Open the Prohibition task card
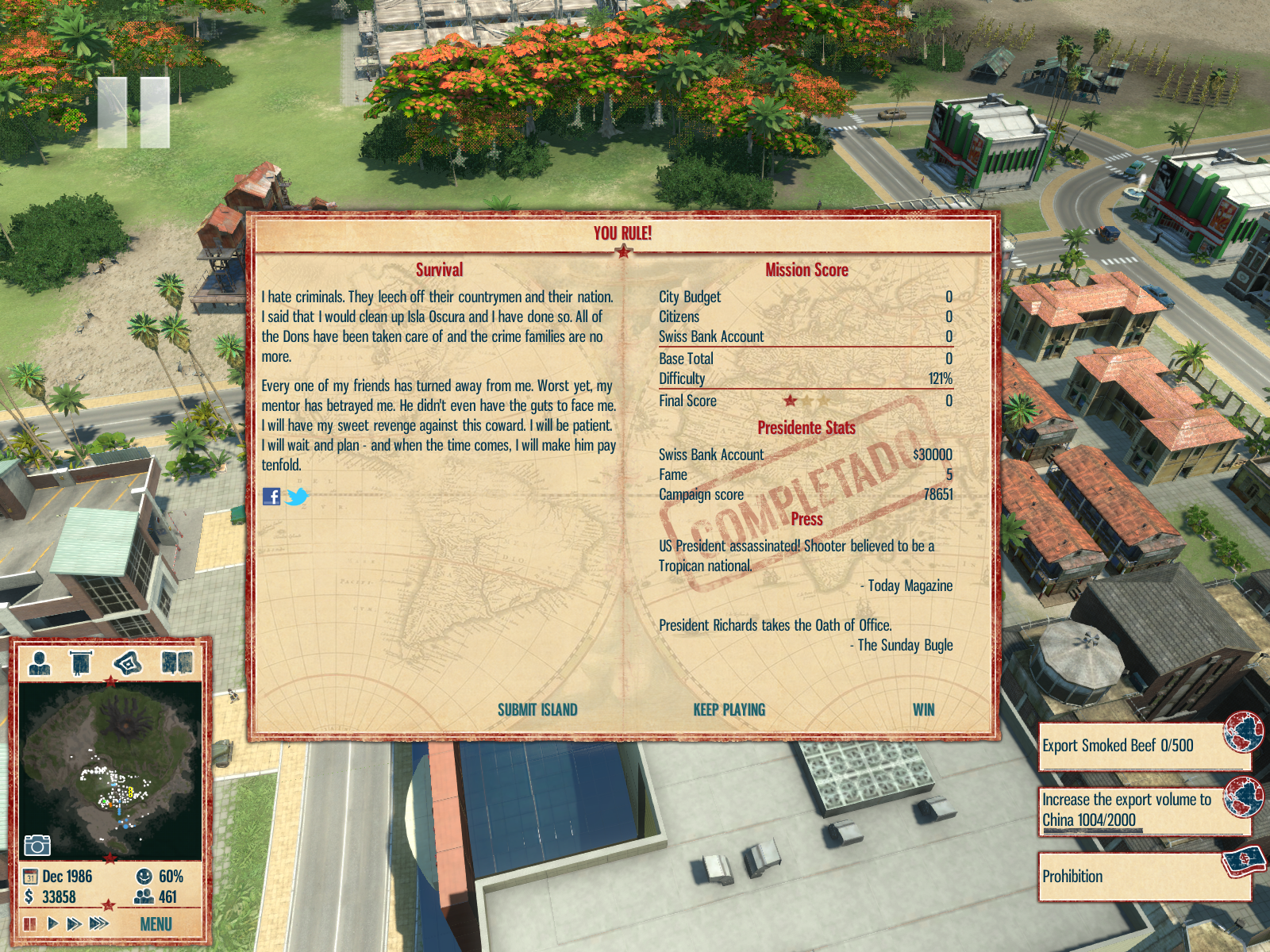The image size is (1270, 952). click(1143, 877)
